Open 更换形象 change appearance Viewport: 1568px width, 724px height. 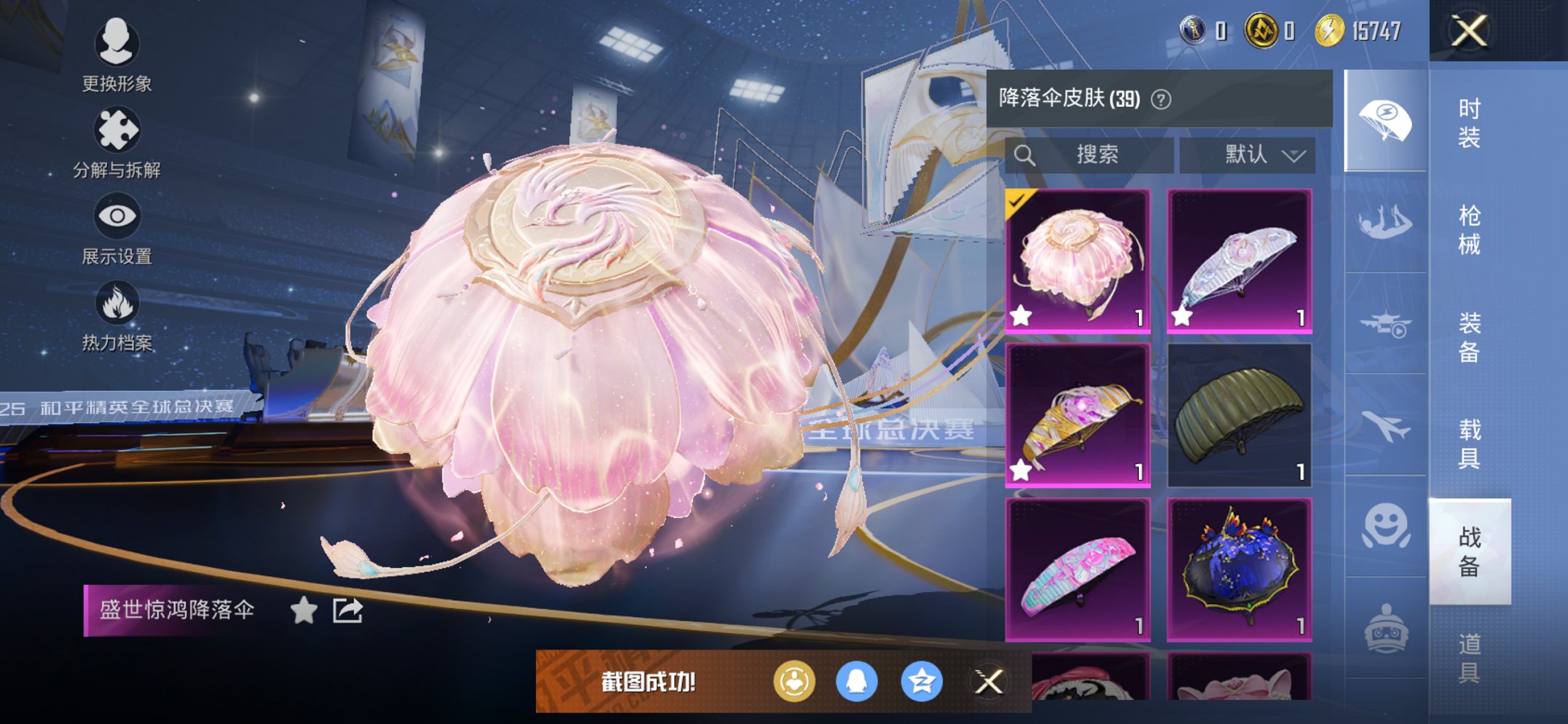point(117,44)
